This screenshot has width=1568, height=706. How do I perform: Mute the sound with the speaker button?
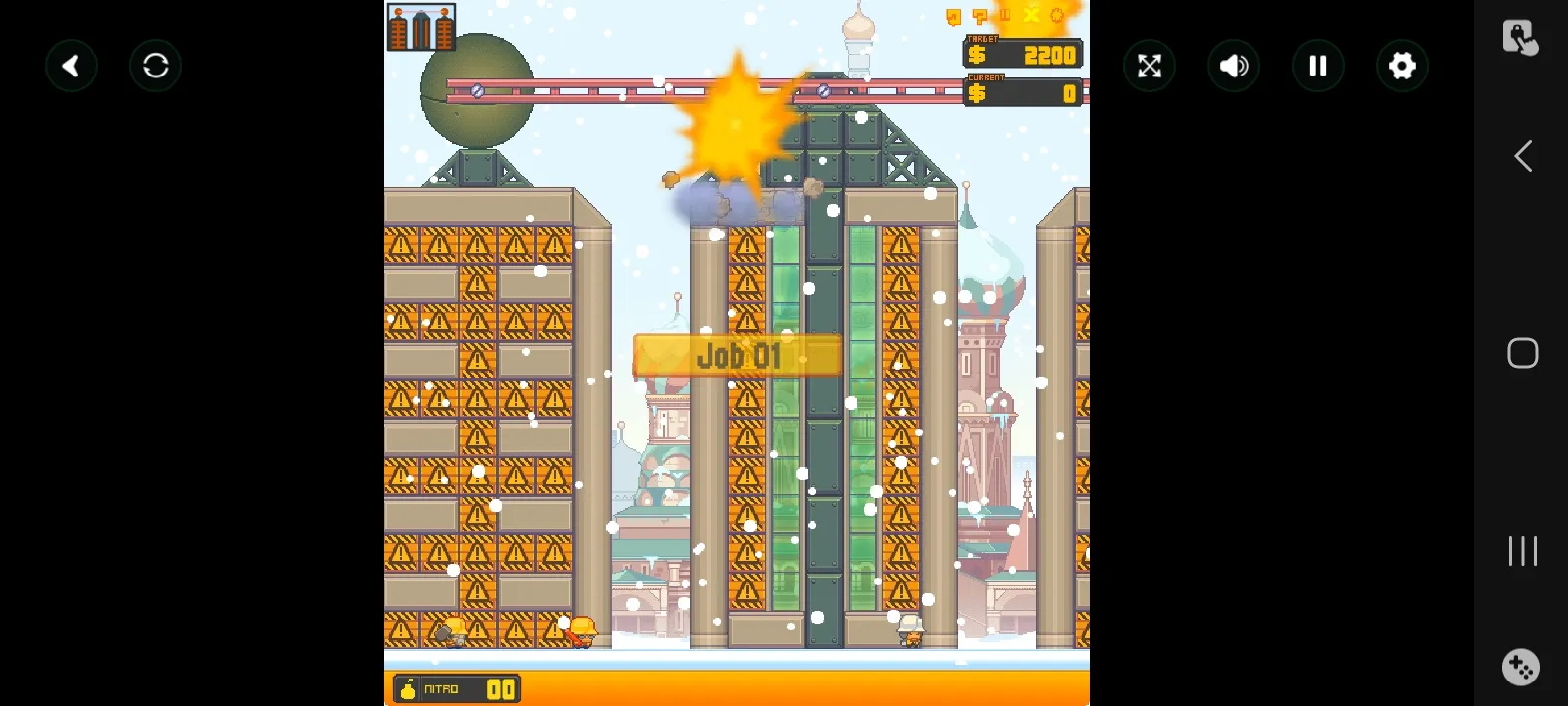pos(1234,66)
